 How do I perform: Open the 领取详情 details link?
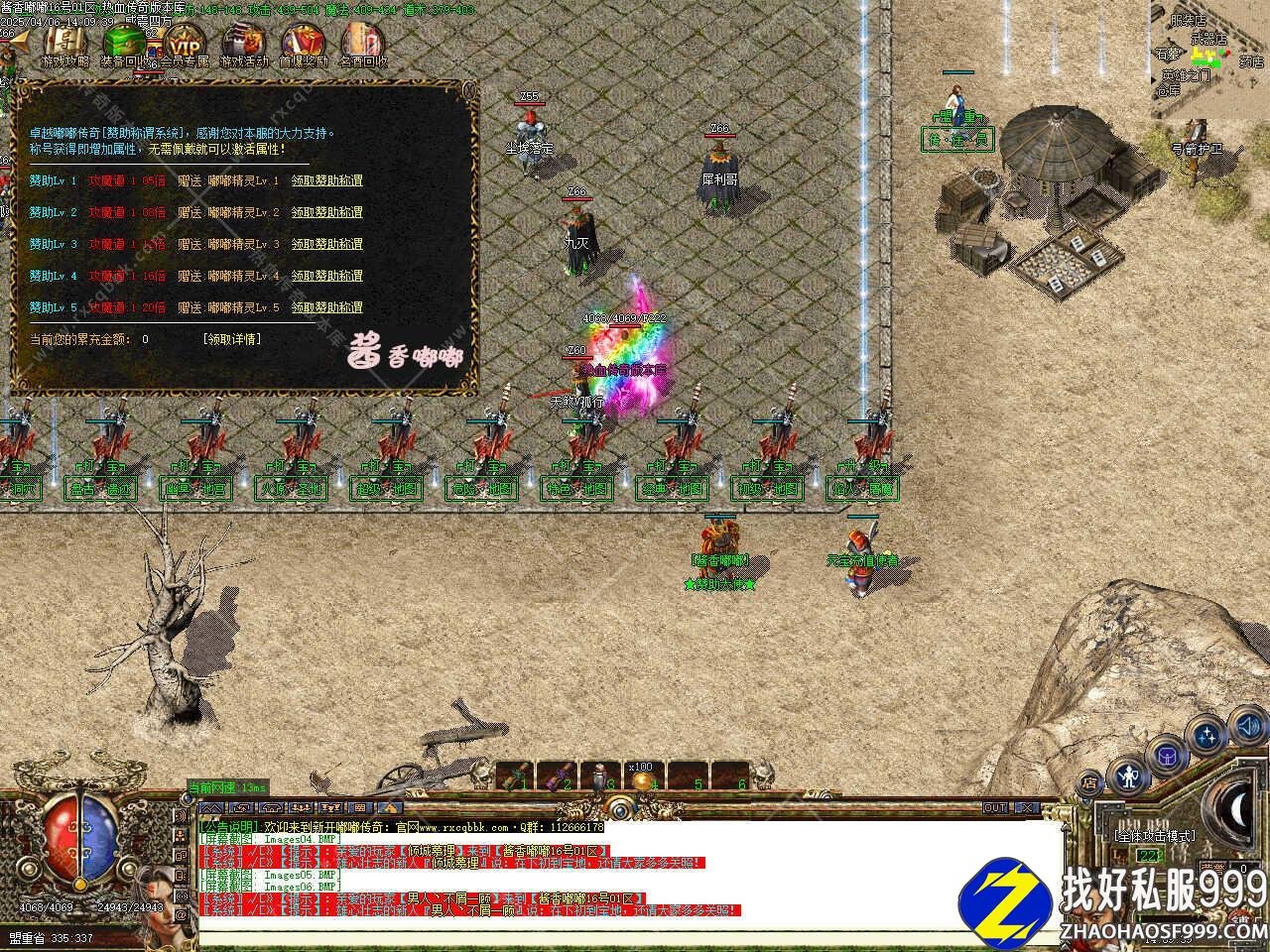pyautogui.click(x=232, y=339)
